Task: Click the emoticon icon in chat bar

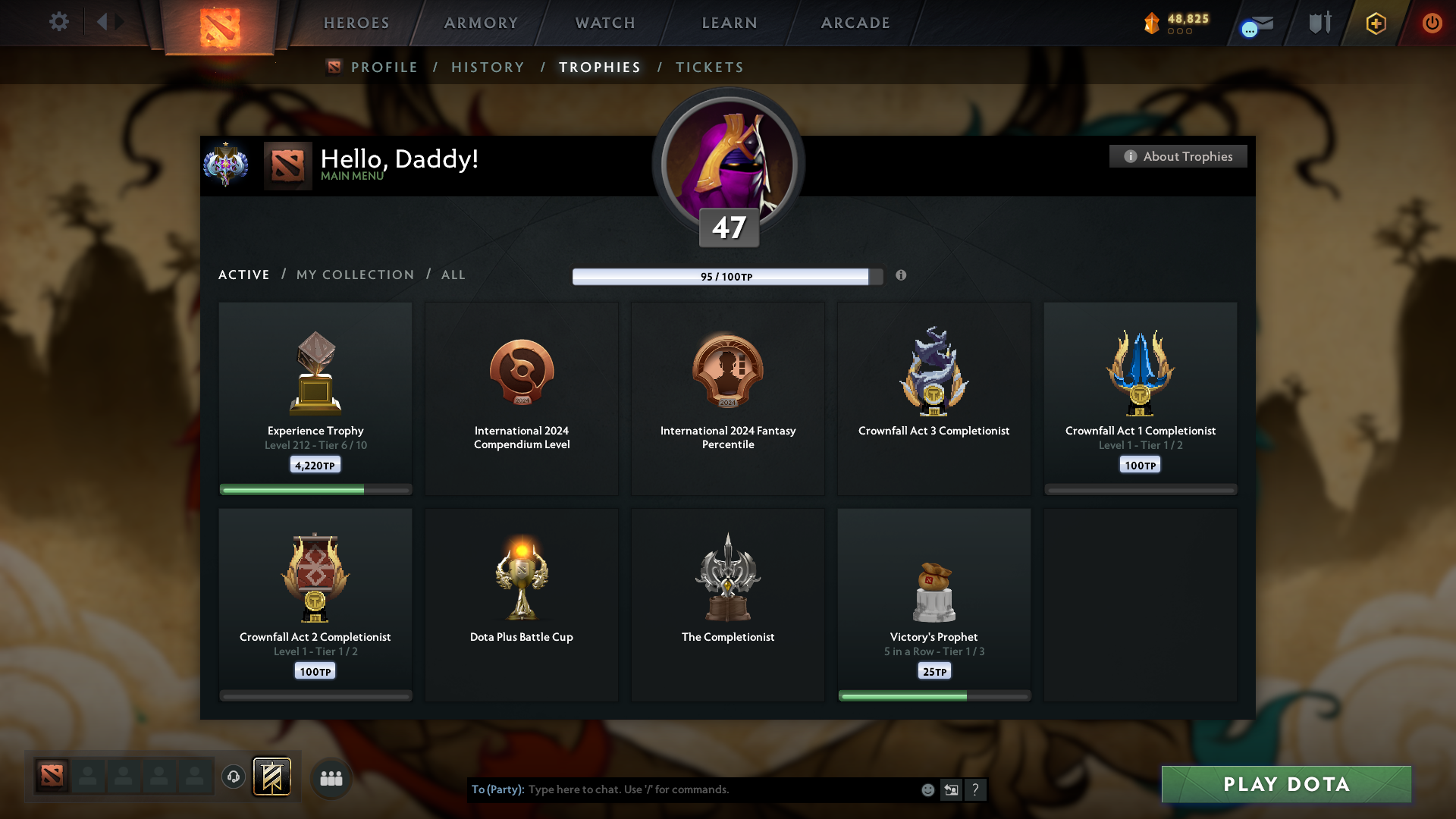Action: [927, 789]
